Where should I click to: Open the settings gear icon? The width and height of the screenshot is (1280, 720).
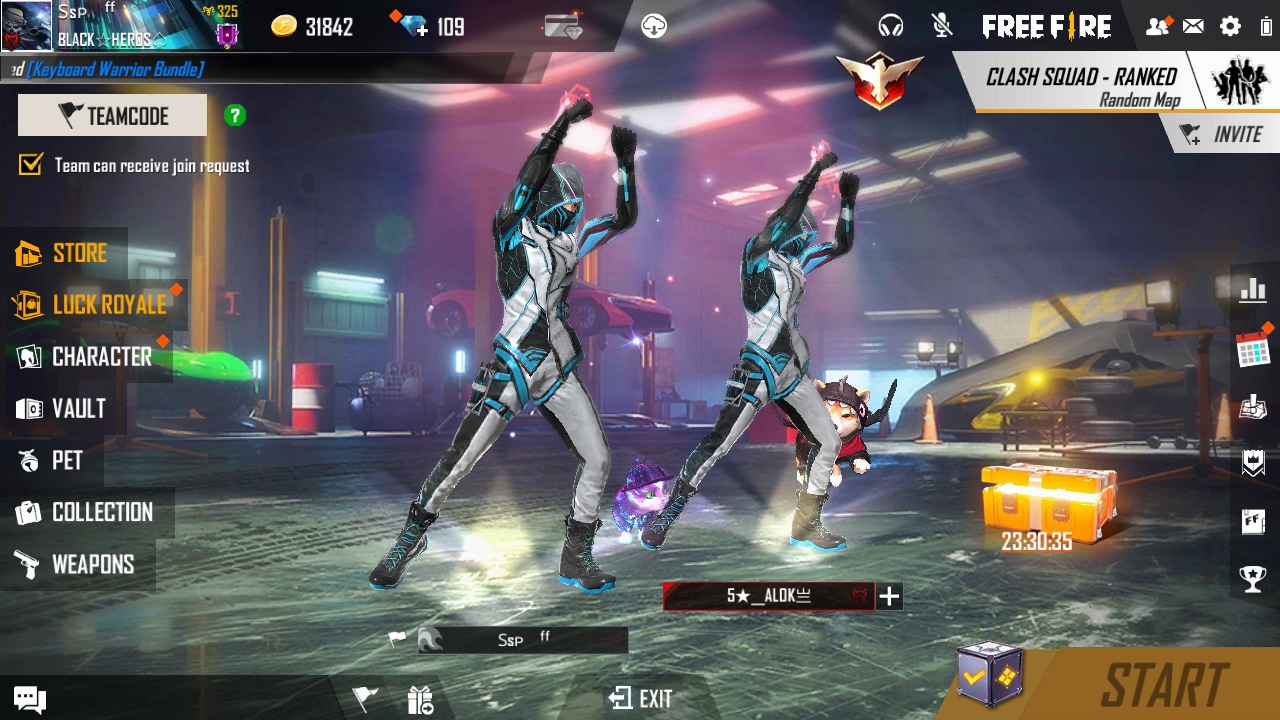[1230, 27]
